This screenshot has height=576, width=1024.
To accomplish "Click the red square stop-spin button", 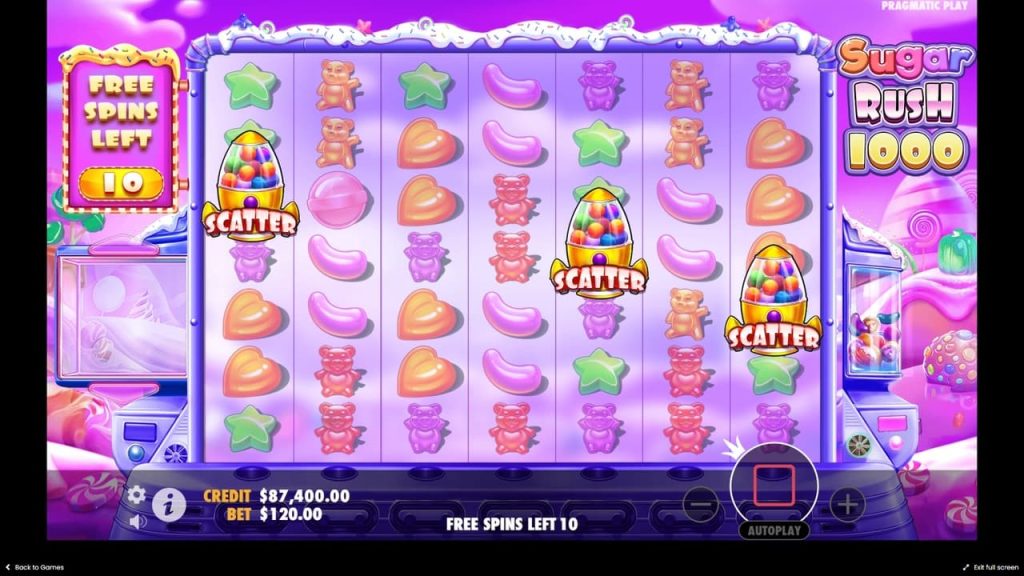I will 773,484.
